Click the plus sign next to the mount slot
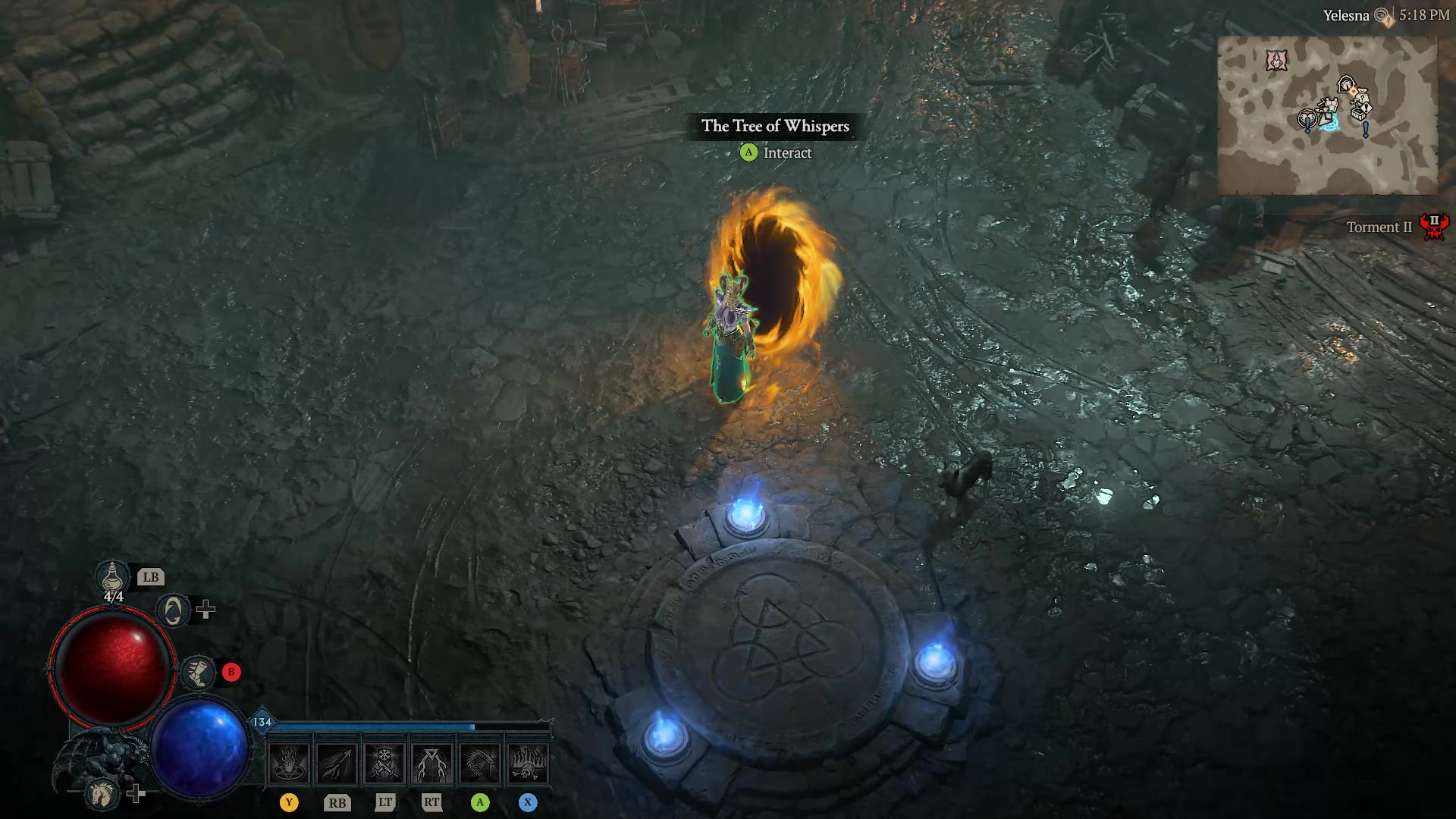 click(135, 793)
